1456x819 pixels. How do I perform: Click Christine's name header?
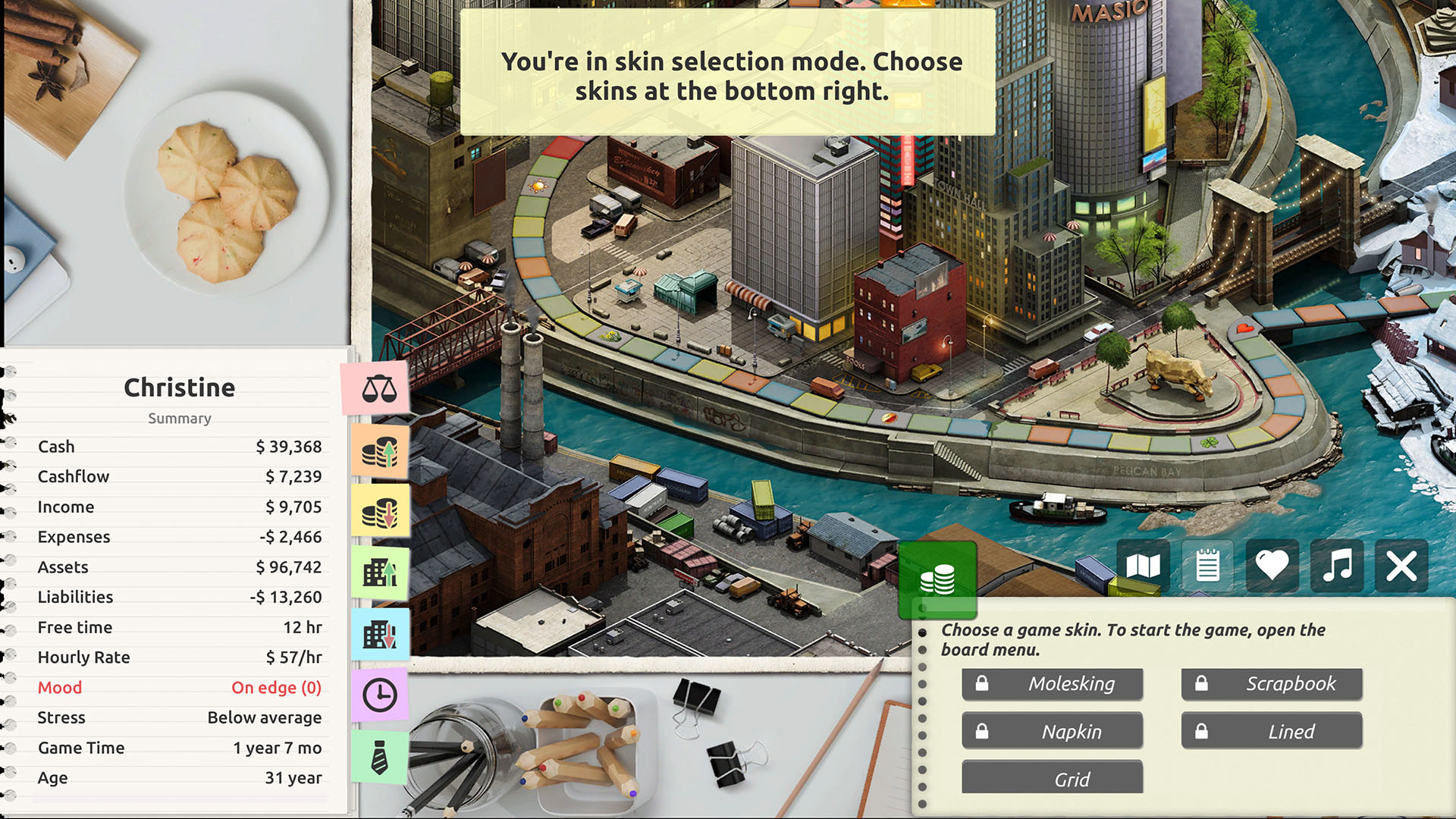179,388
